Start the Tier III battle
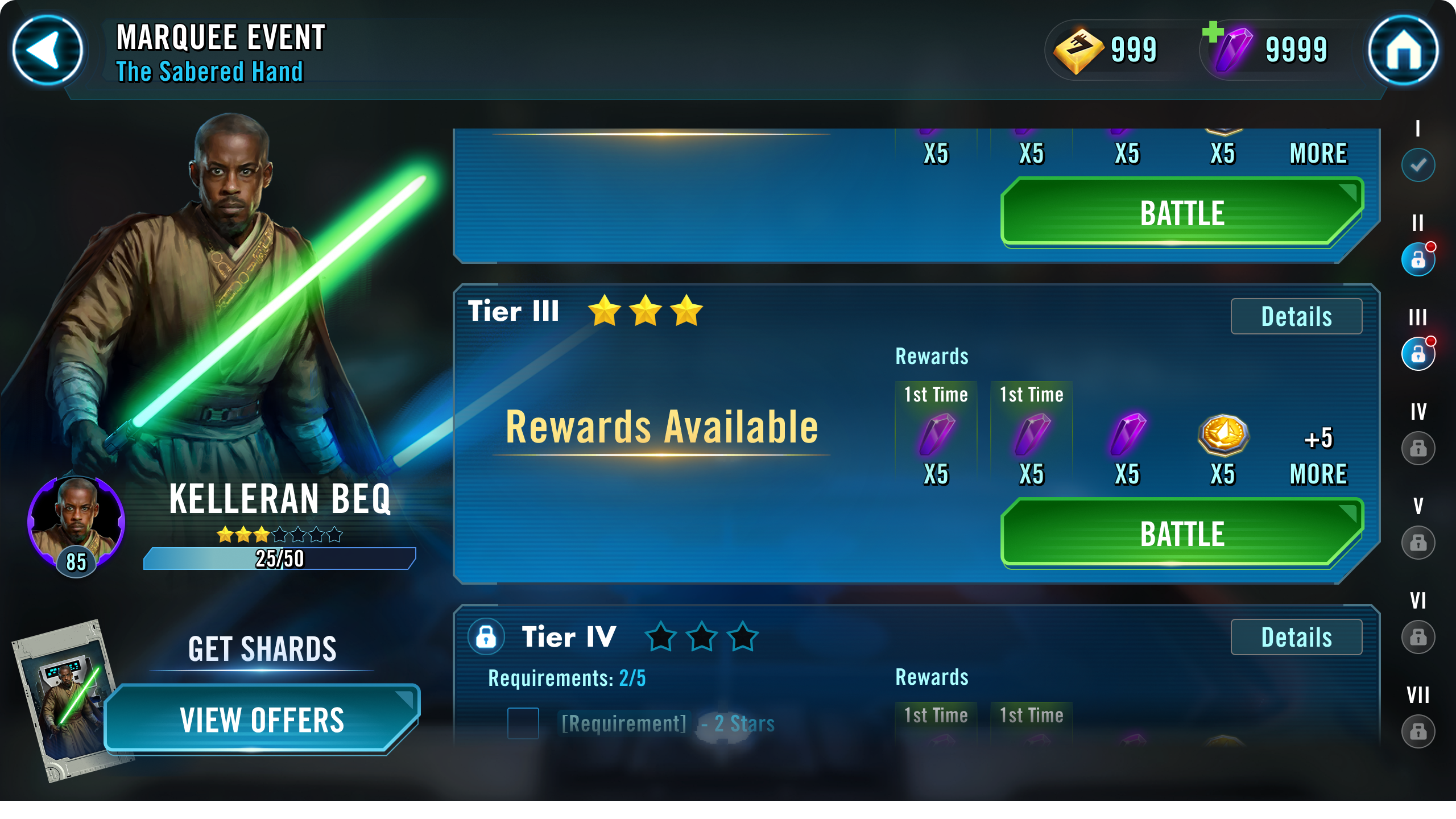The height and width of the screenshot is (819, 1456). 1182,533
